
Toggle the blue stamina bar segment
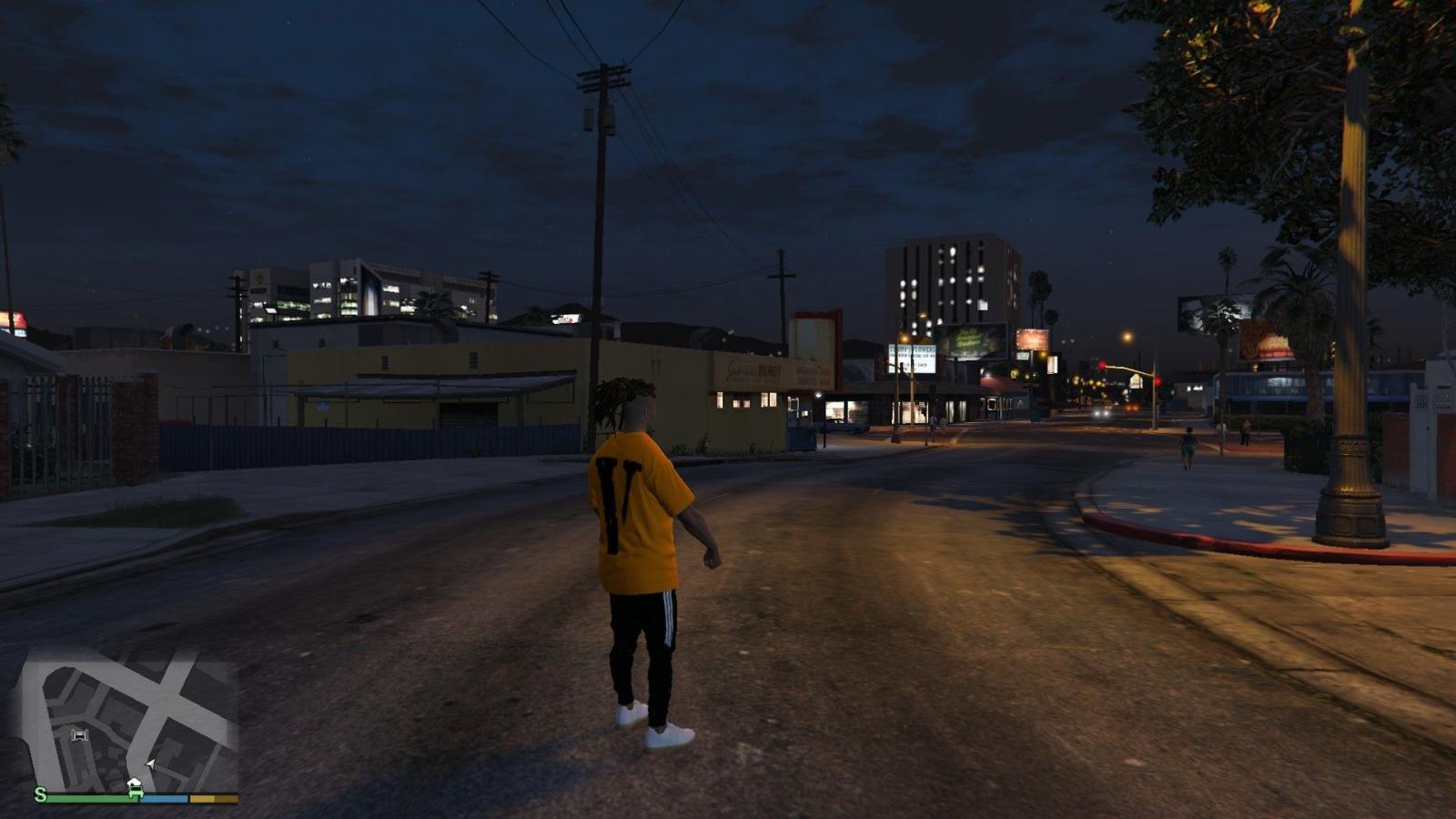point(166,798)
